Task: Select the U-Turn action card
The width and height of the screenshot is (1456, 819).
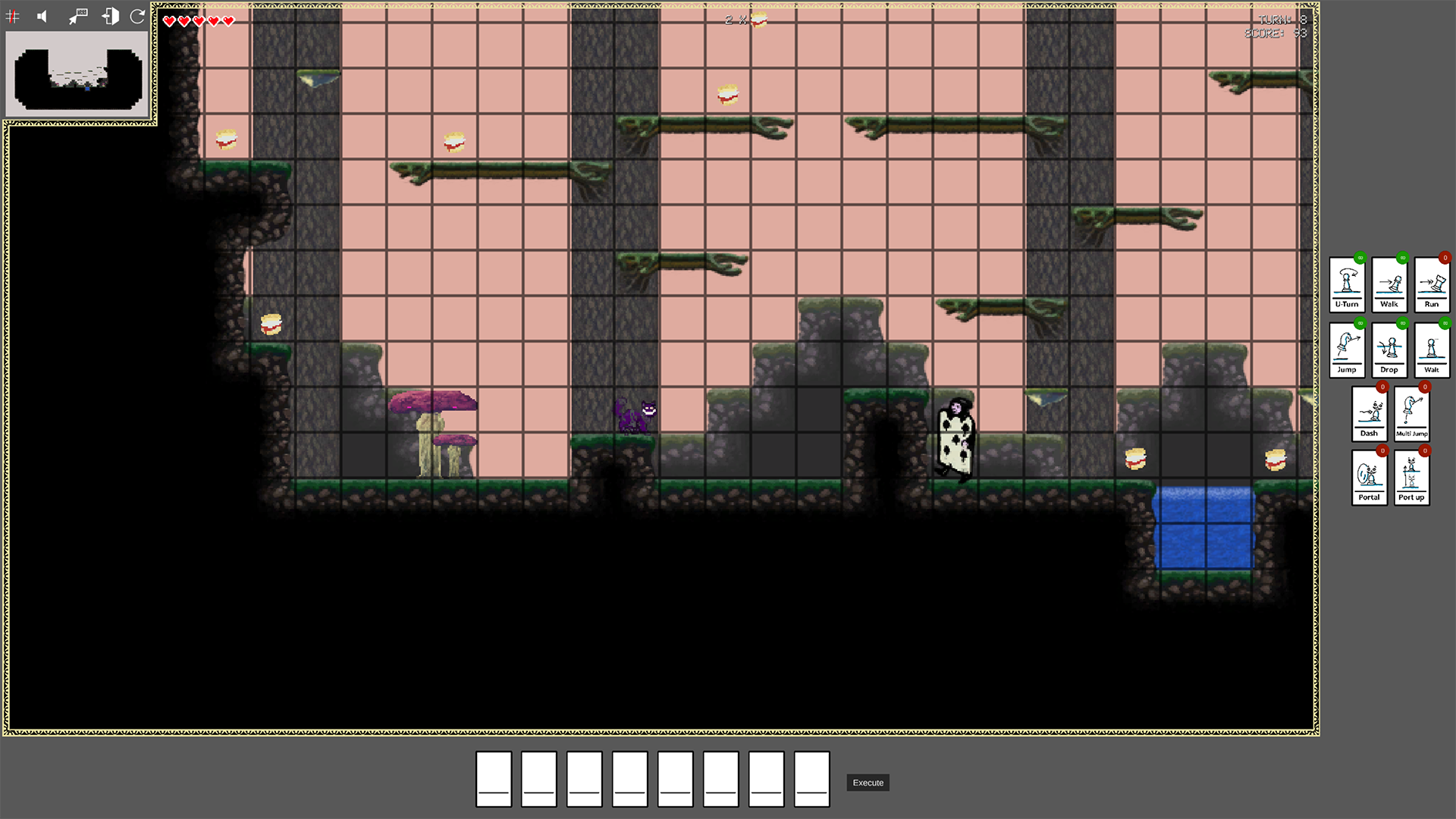Action: 1347,284
